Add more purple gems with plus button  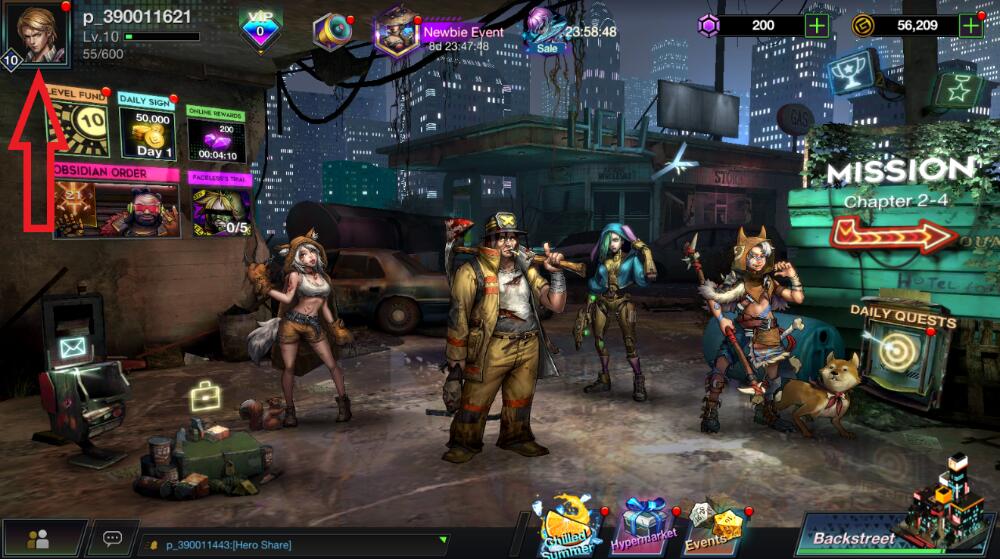pyautogui.click(x=817, y=25)
